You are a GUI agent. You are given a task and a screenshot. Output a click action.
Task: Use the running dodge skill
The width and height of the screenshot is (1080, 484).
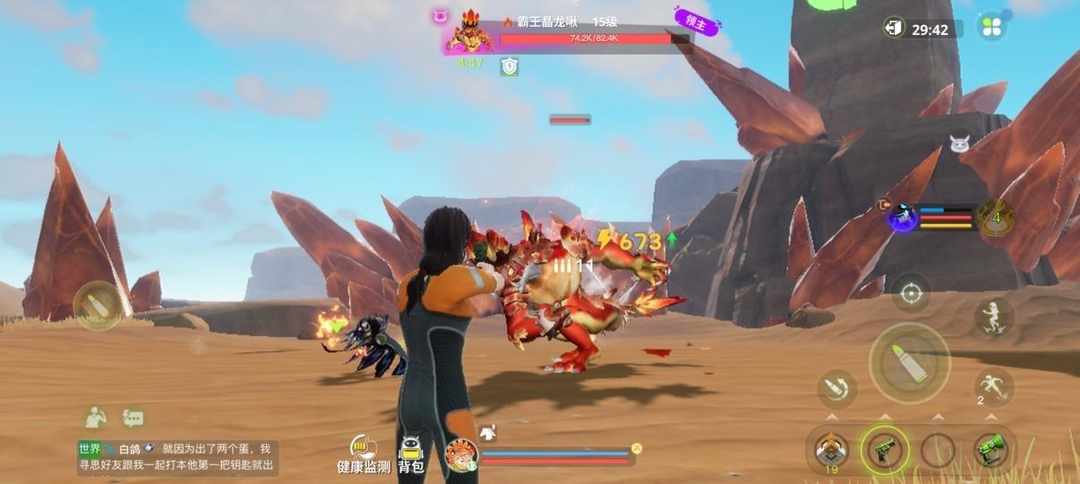click(x=992, y=386)
